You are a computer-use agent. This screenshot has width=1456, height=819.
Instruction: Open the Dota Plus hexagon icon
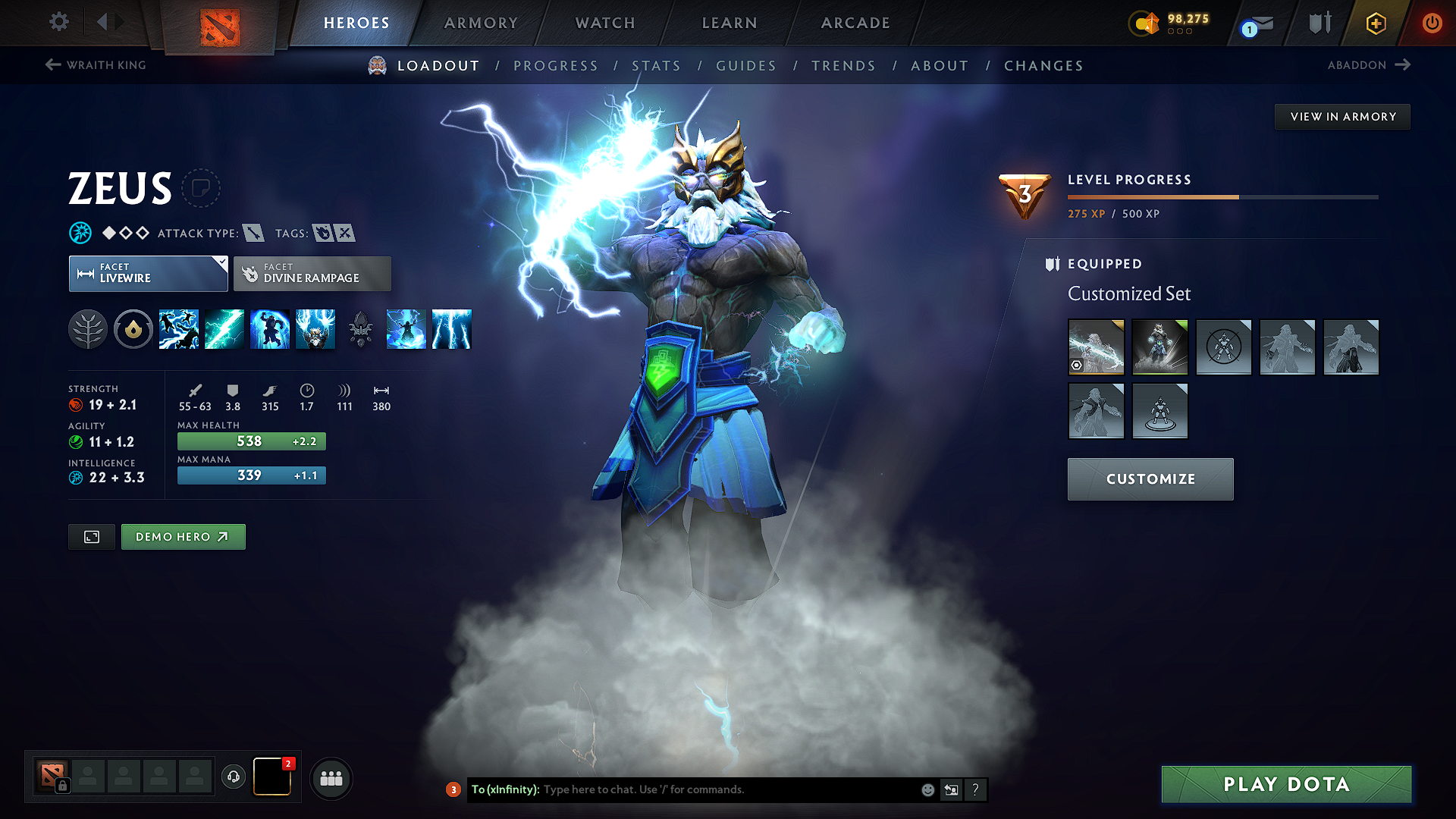point(1375,24)
